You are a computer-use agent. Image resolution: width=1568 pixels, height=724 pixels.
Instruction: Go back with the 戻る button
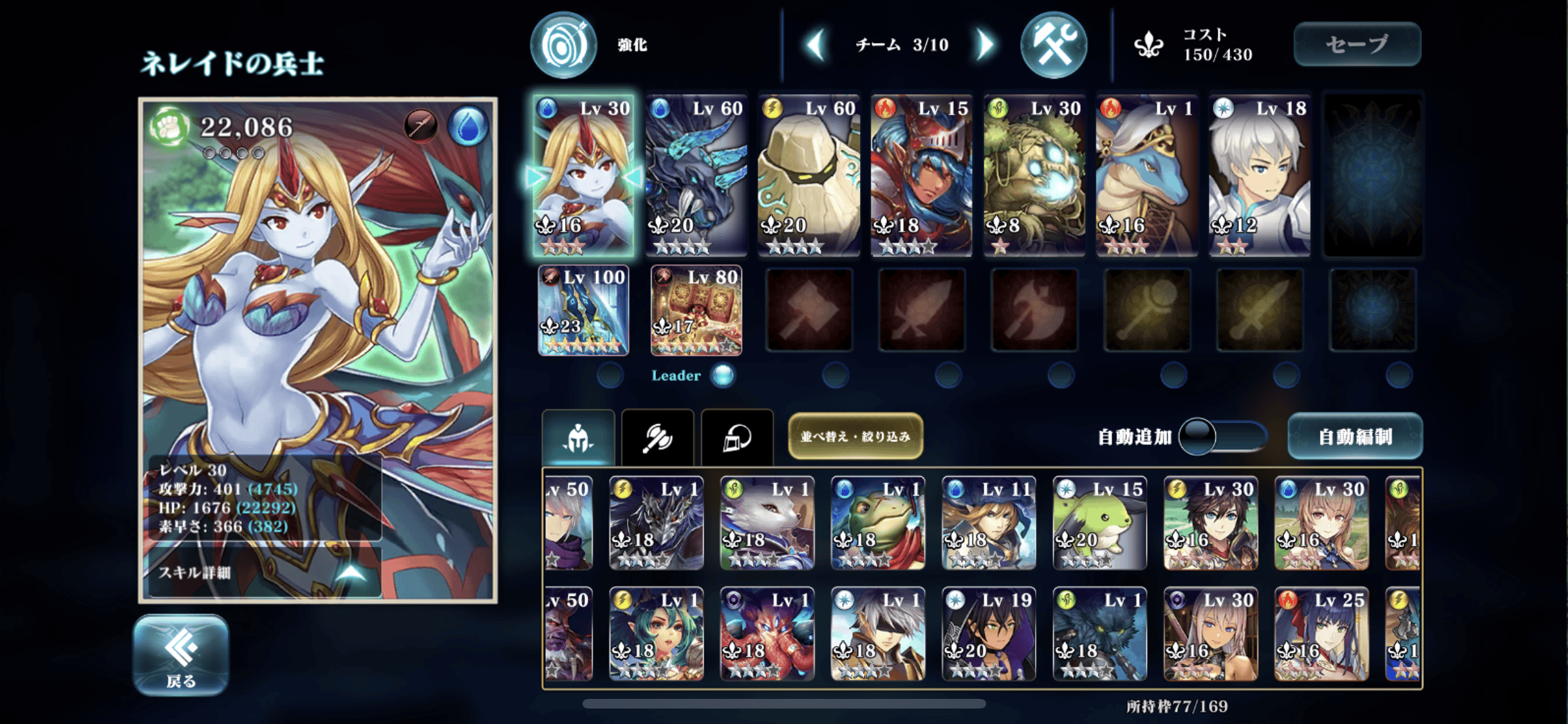point(181,654)
